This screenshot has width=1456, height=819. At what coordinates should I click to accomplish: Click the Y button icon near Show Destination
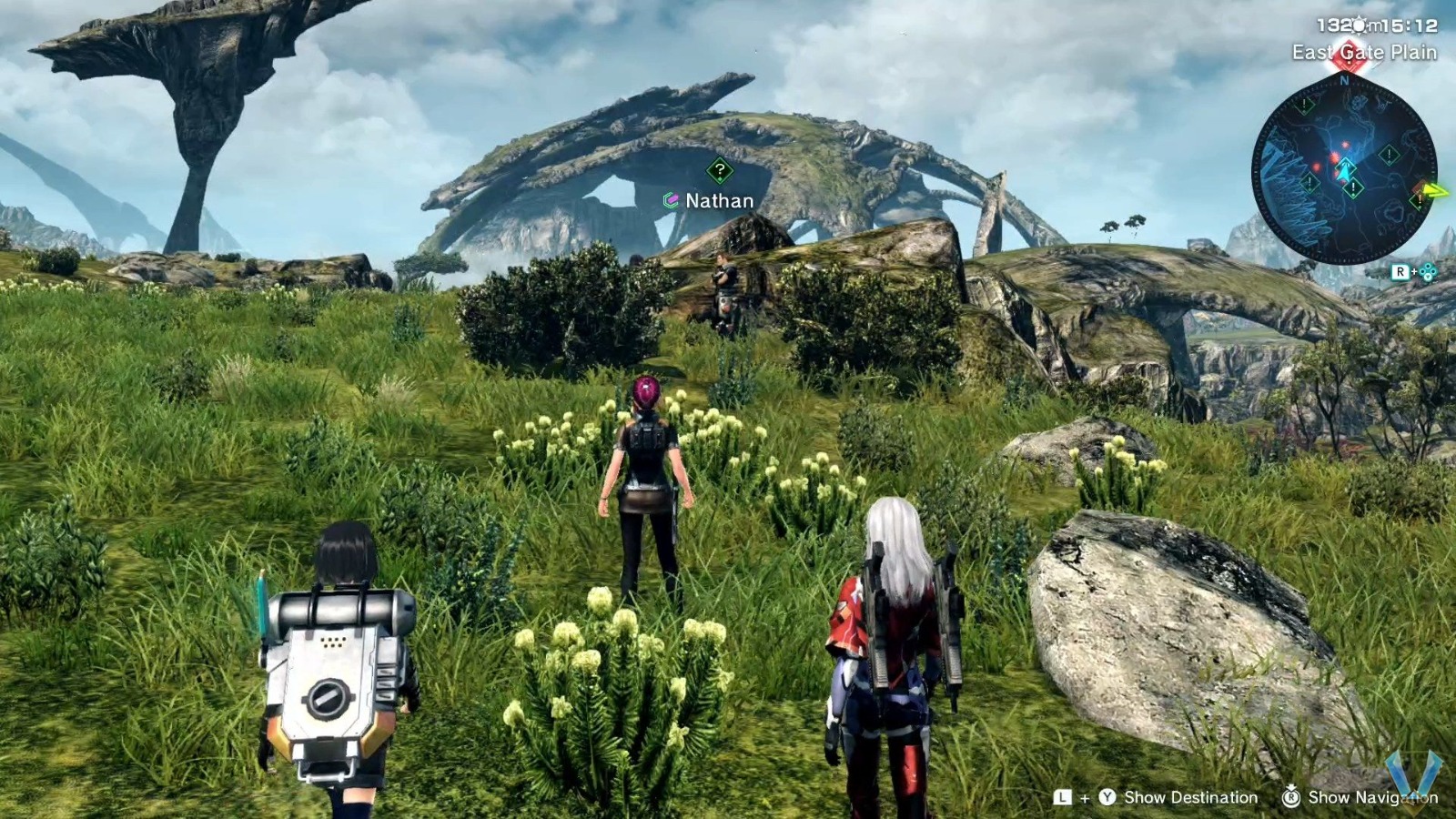click(x=1107, y=797)
